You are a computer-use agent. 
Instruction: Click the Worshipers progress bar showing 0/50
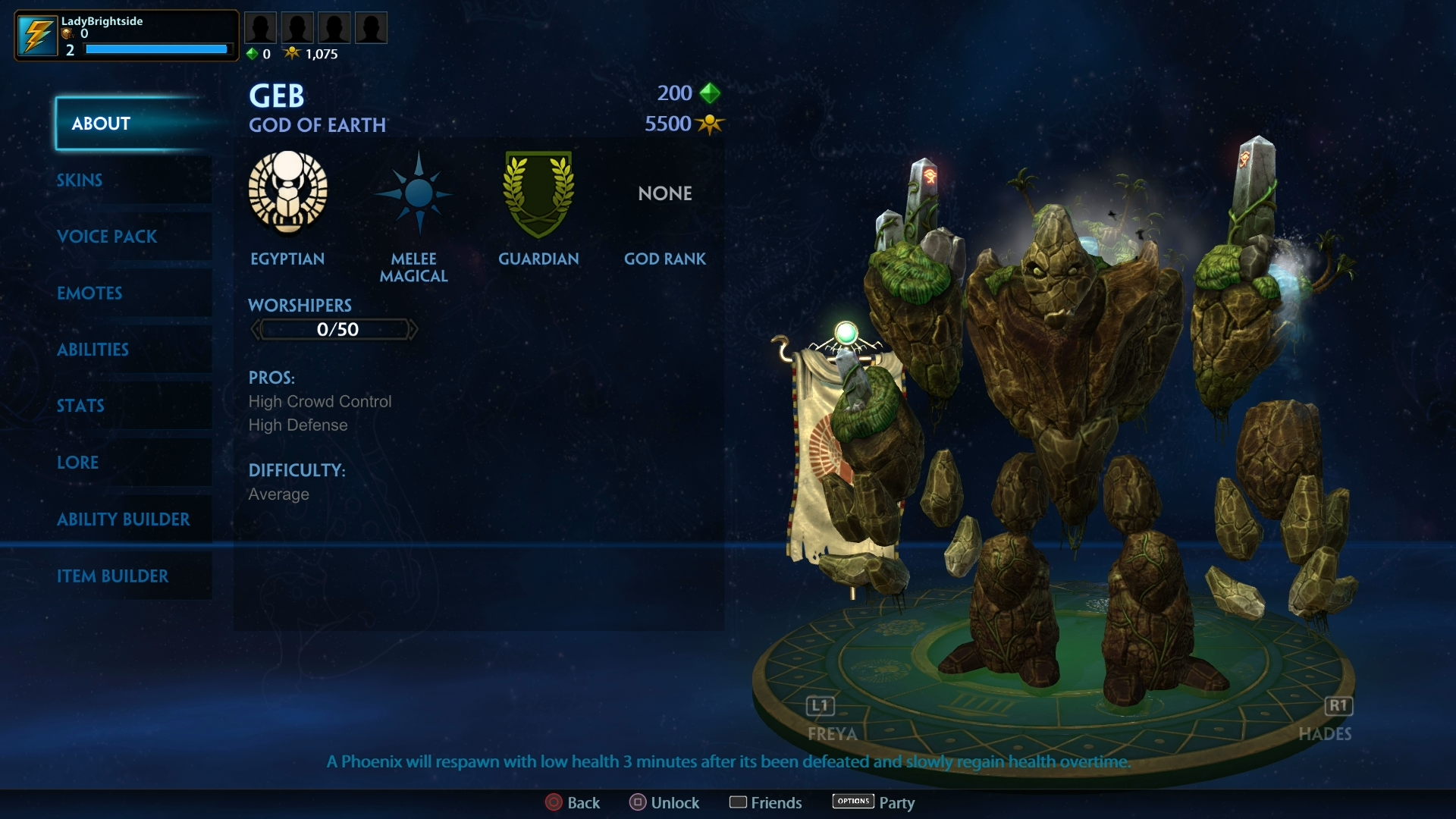coord(334,329)
